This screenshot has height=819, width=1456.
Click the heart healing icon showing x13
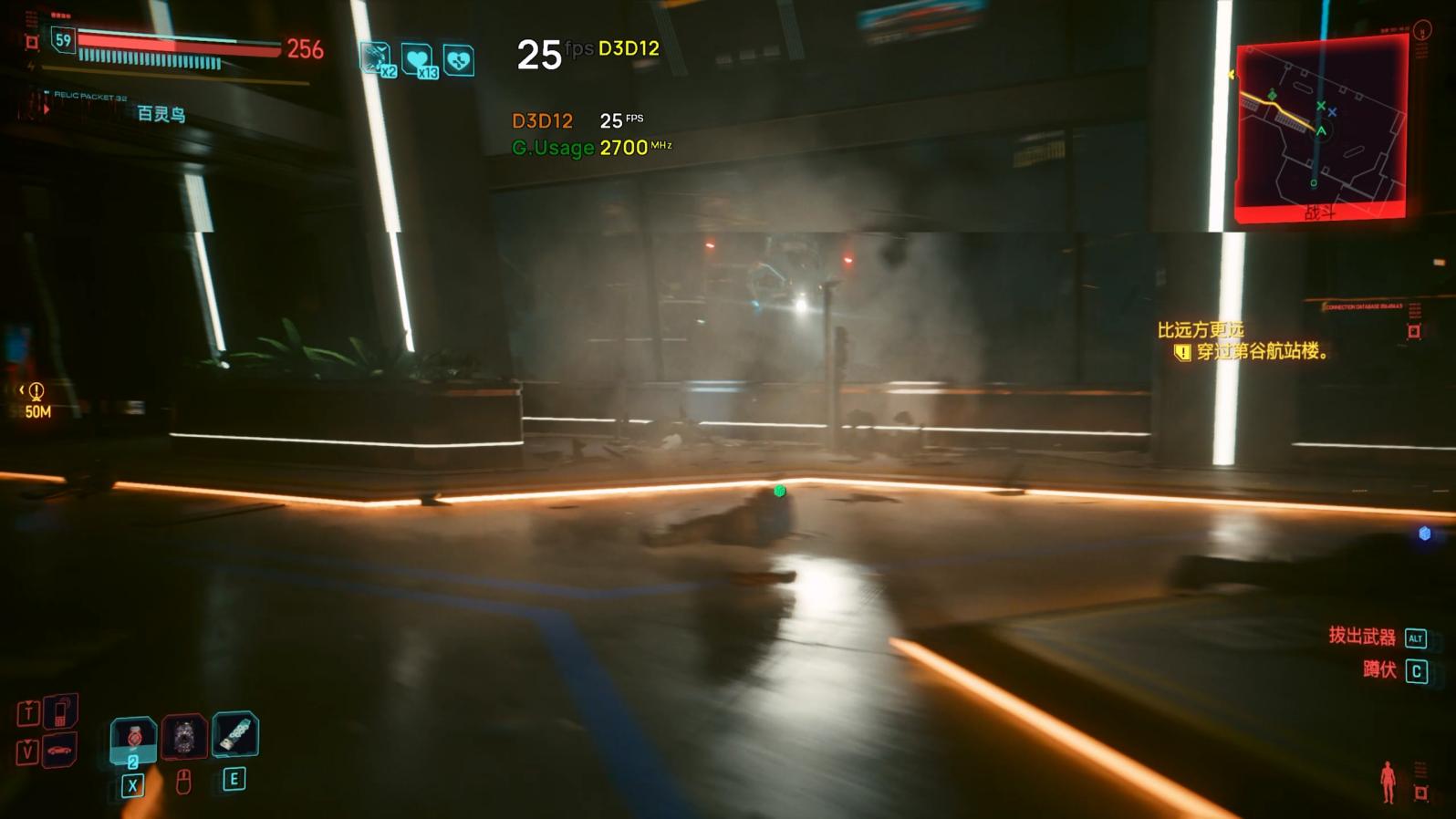pyautogui.click(x=415, y=57)
